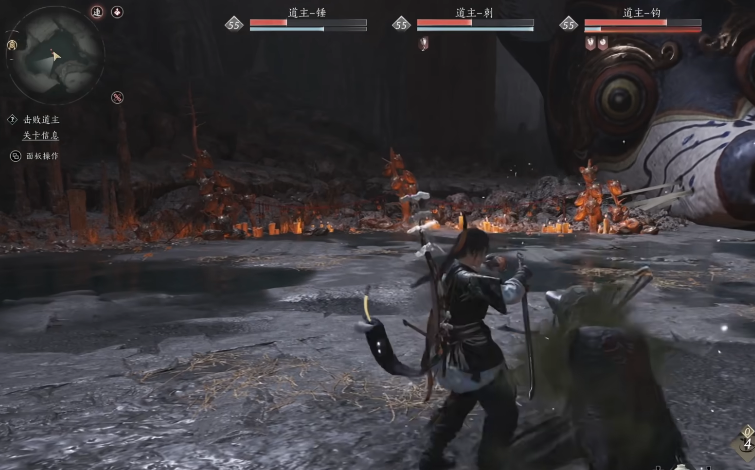The width and height of the screenshot is (755, 470).
Task: Click the 道 icon above the minimap
Action: [97, 12]
